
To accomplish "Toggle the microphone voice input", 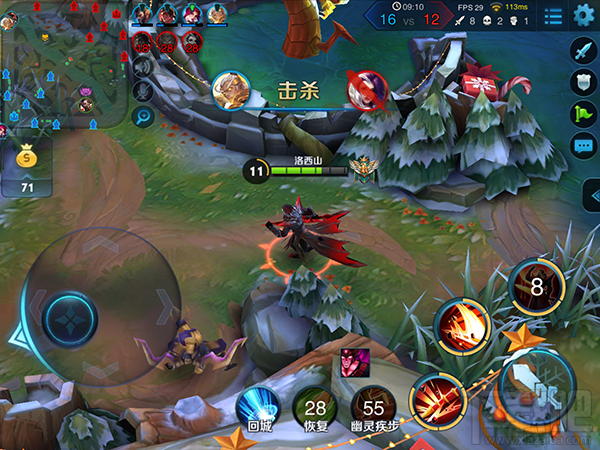I will click(142, 91).
